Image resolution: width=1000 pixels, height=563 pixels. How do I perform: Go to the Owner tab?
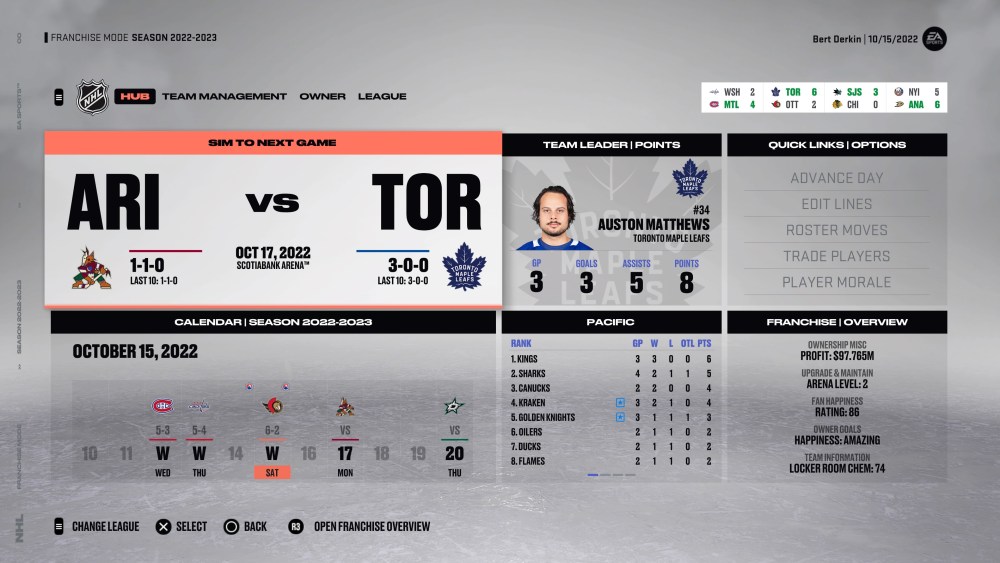[322, 96]
